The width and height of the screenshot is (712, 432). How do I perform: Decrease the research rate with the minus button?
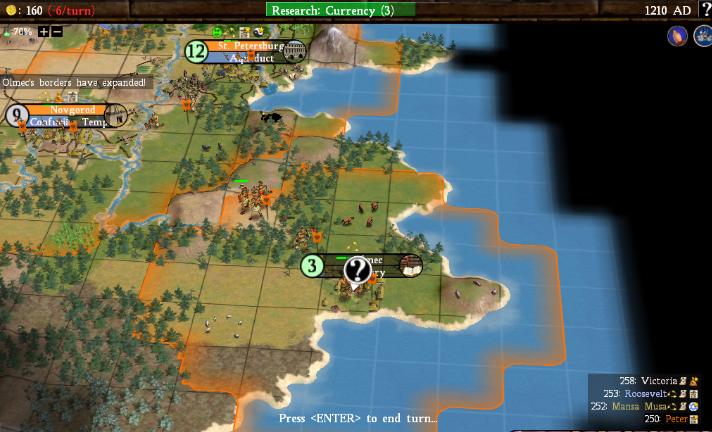pos(56,31)
